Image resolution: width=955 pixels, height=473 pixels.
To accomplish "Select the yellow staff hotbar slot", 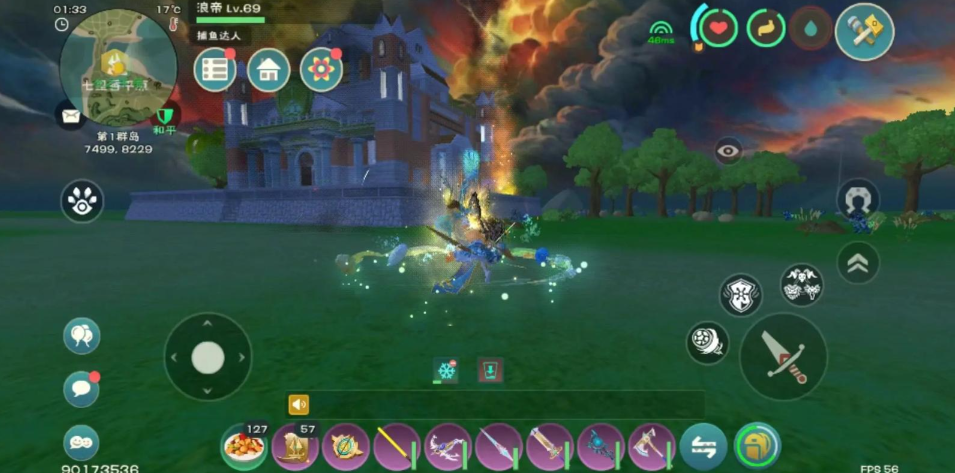I will pyautogui.click(x=397, y=446).
